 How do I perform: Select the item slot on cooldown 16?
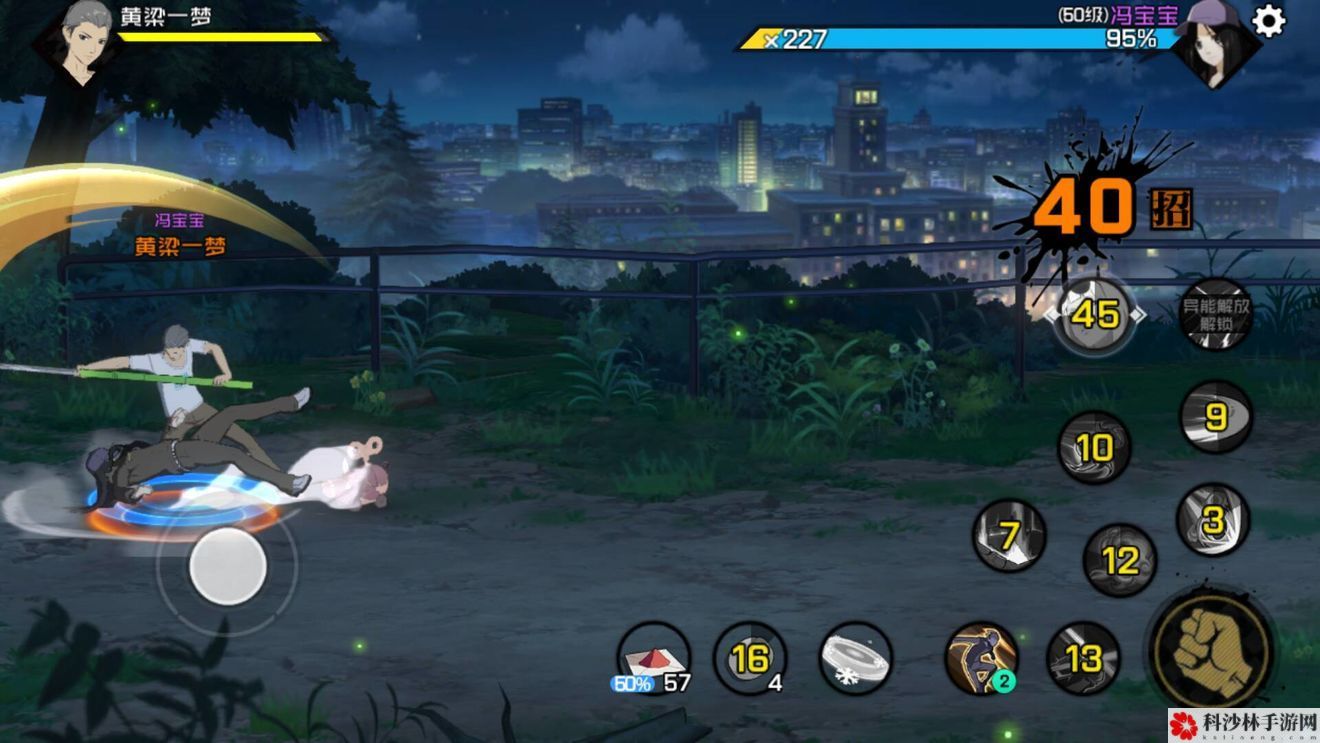pos(750,658)
